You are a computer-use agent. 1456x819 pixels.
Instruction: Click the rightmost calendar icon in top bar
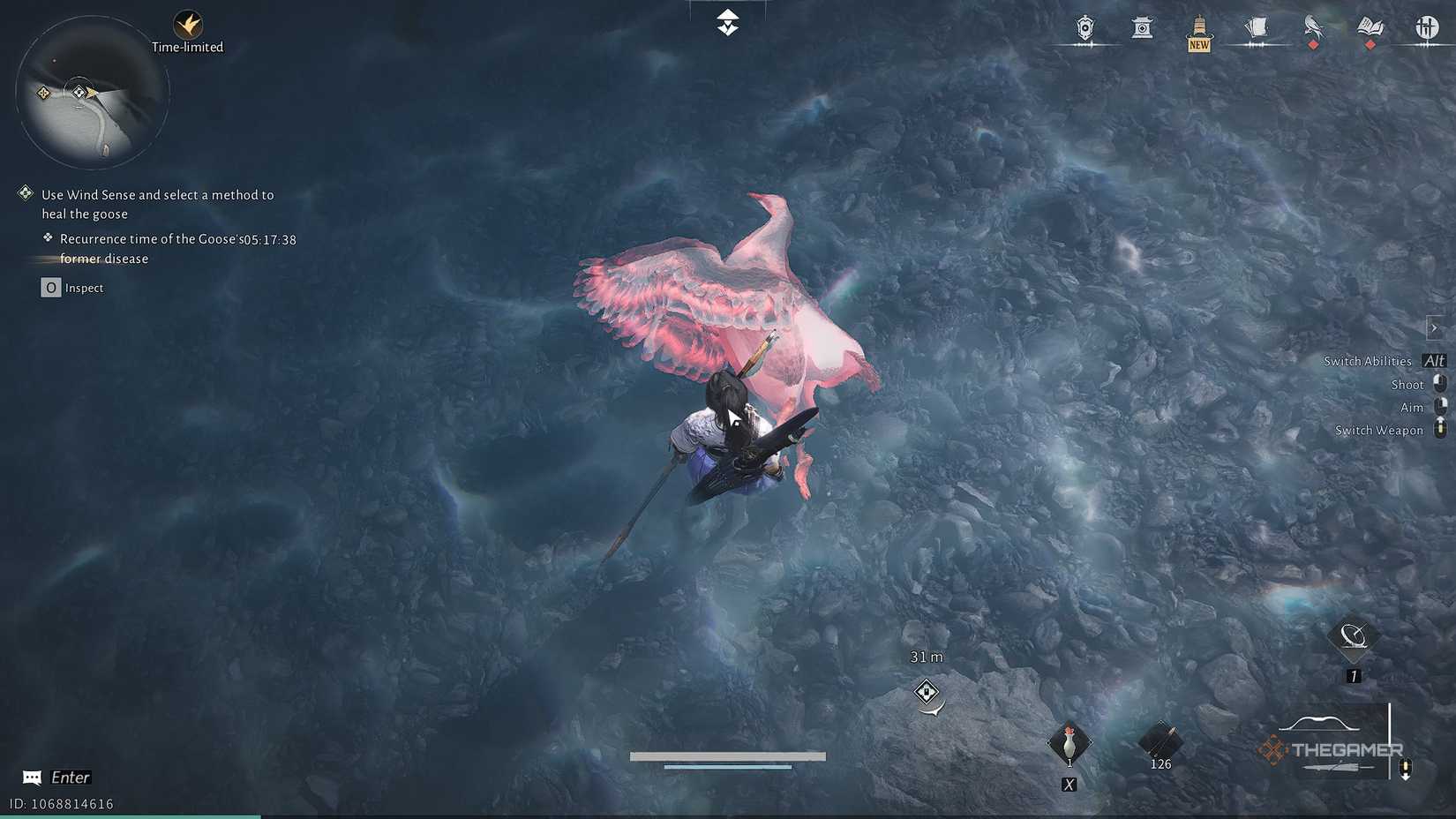click(x=1427, y=28)
